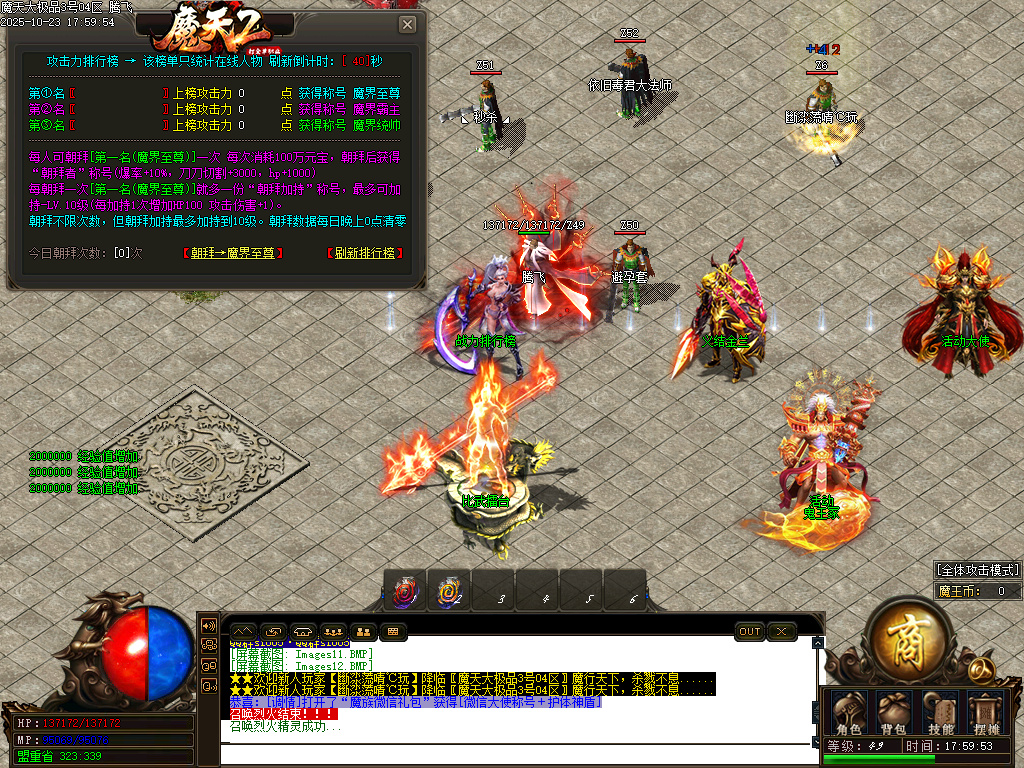Screen dimensions: 1024x768
Task: Use the item in hotbar slot one
Action: [x=405, y=592]
